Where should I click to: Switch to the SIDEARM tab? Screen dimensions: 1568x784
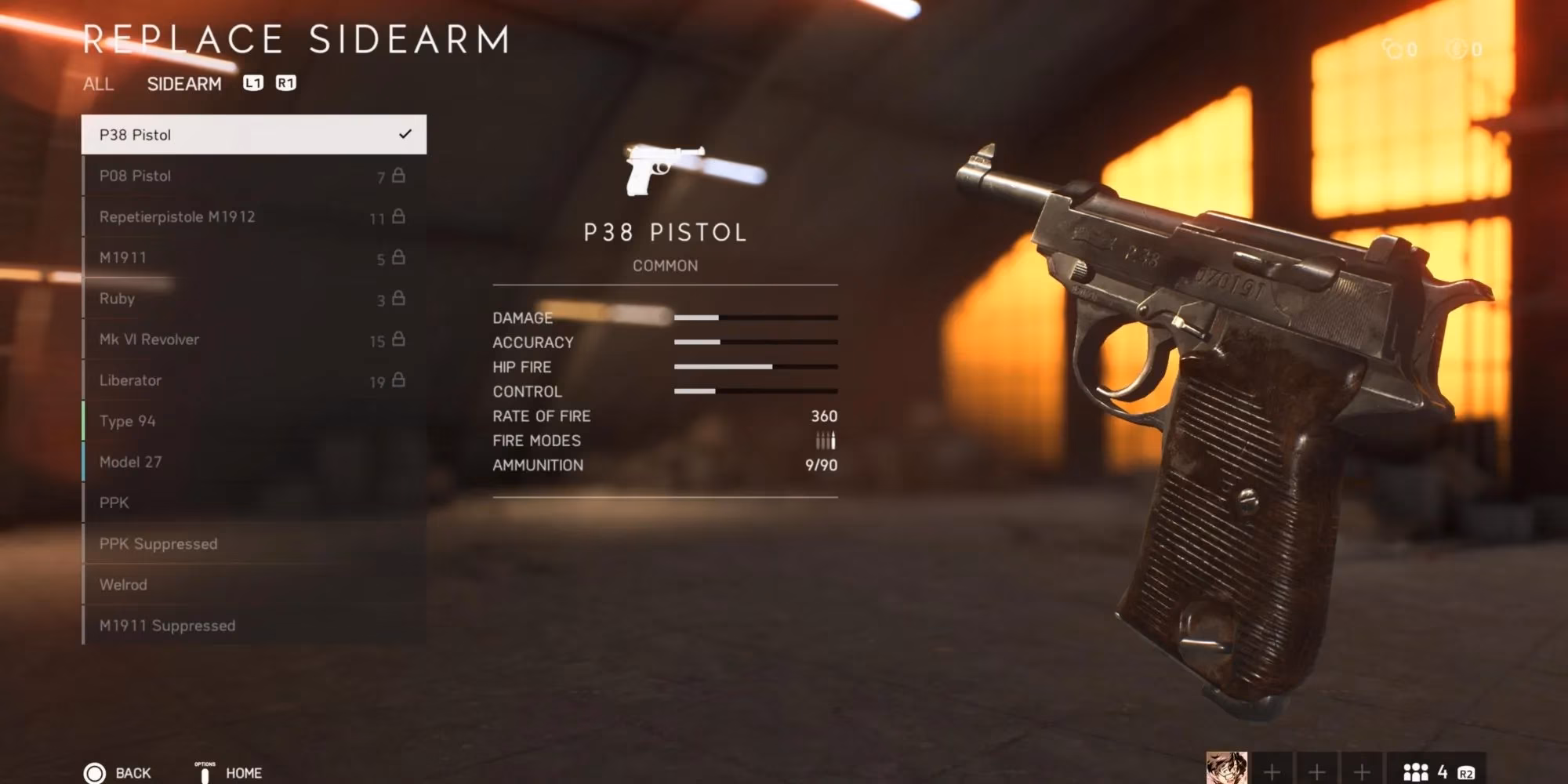click(x=185, y=84)
